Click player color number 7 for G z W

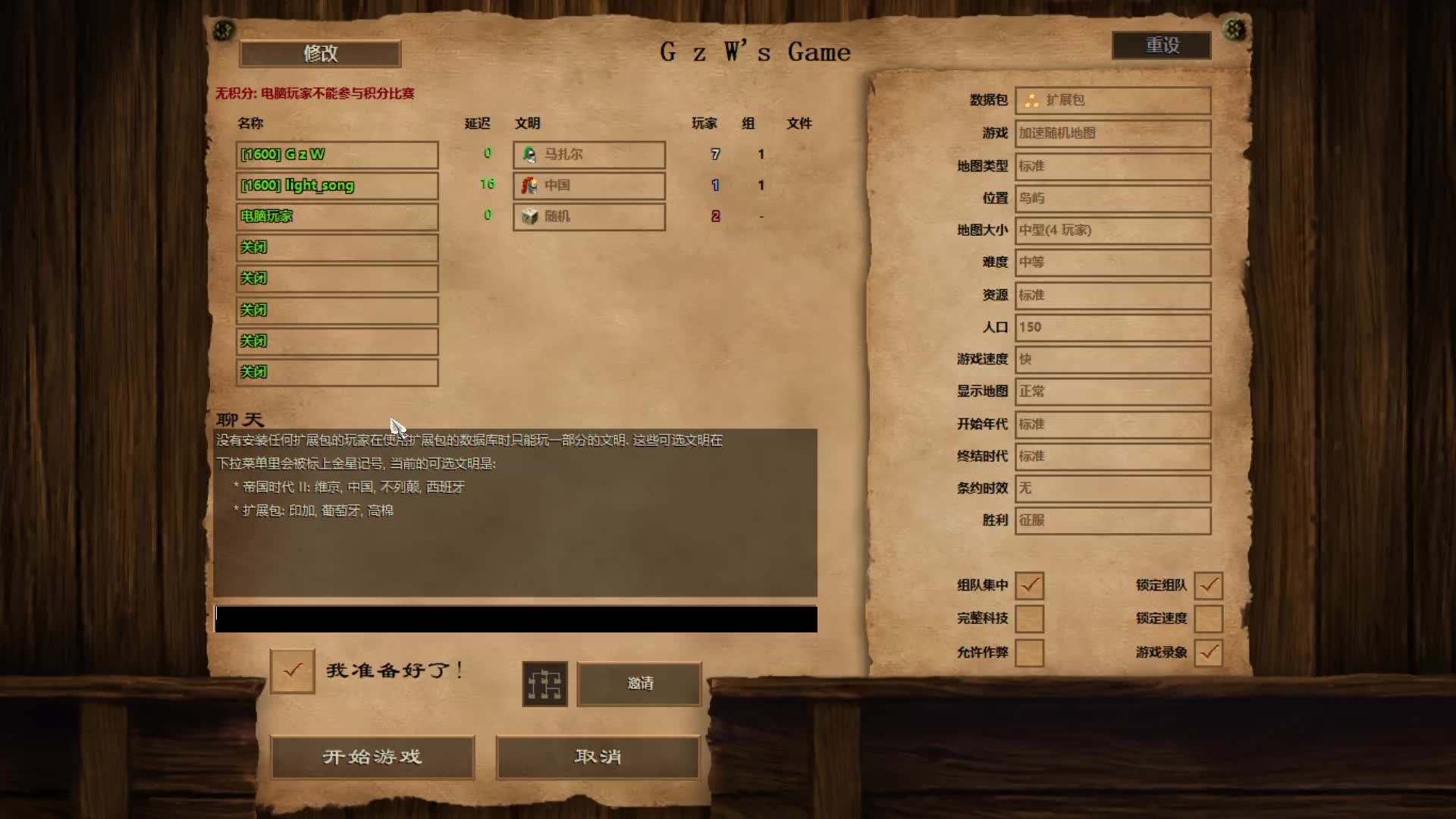click(x=715, y=154)
